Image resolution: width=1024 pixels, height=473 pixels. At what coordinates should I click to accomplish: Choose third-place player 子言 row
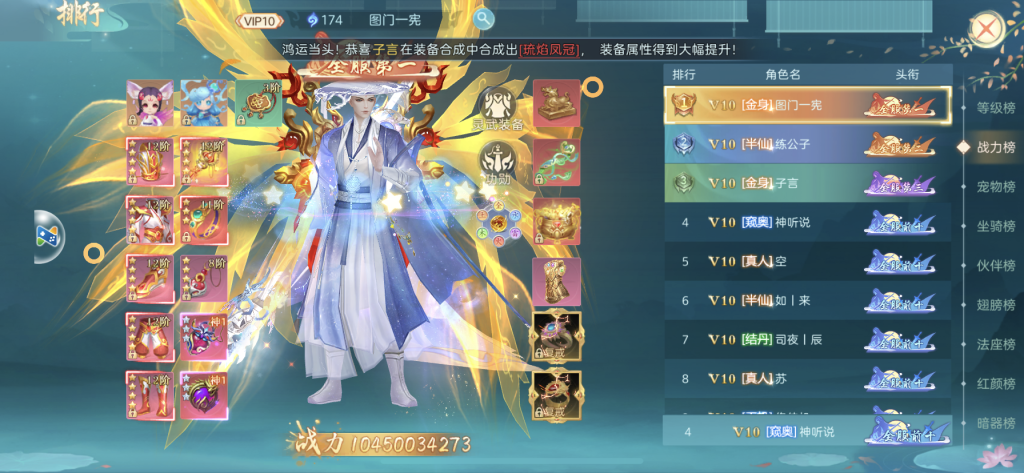coord(806,183)
